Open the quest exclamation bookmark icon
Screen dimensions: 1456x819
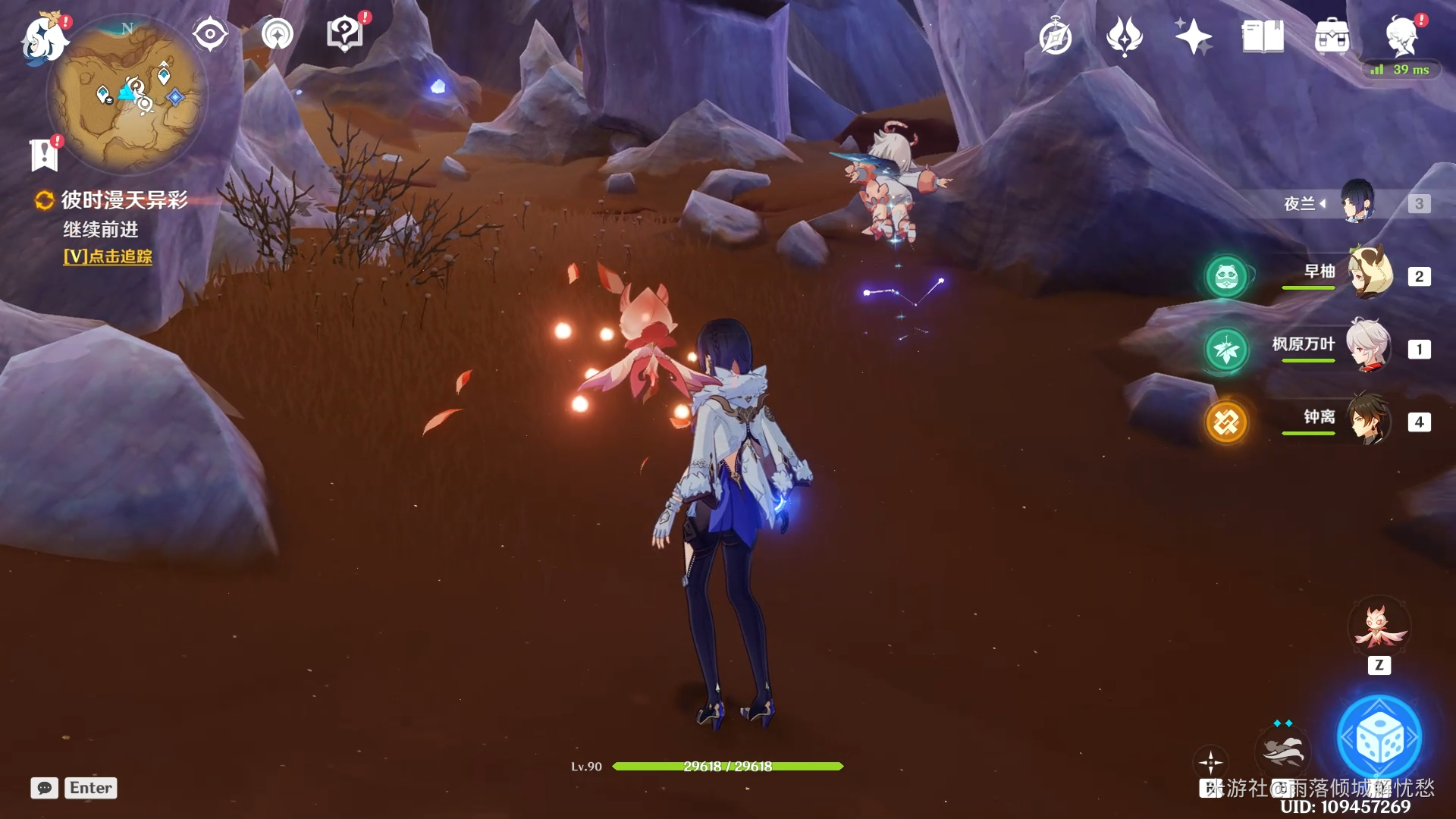coord(45,154)
